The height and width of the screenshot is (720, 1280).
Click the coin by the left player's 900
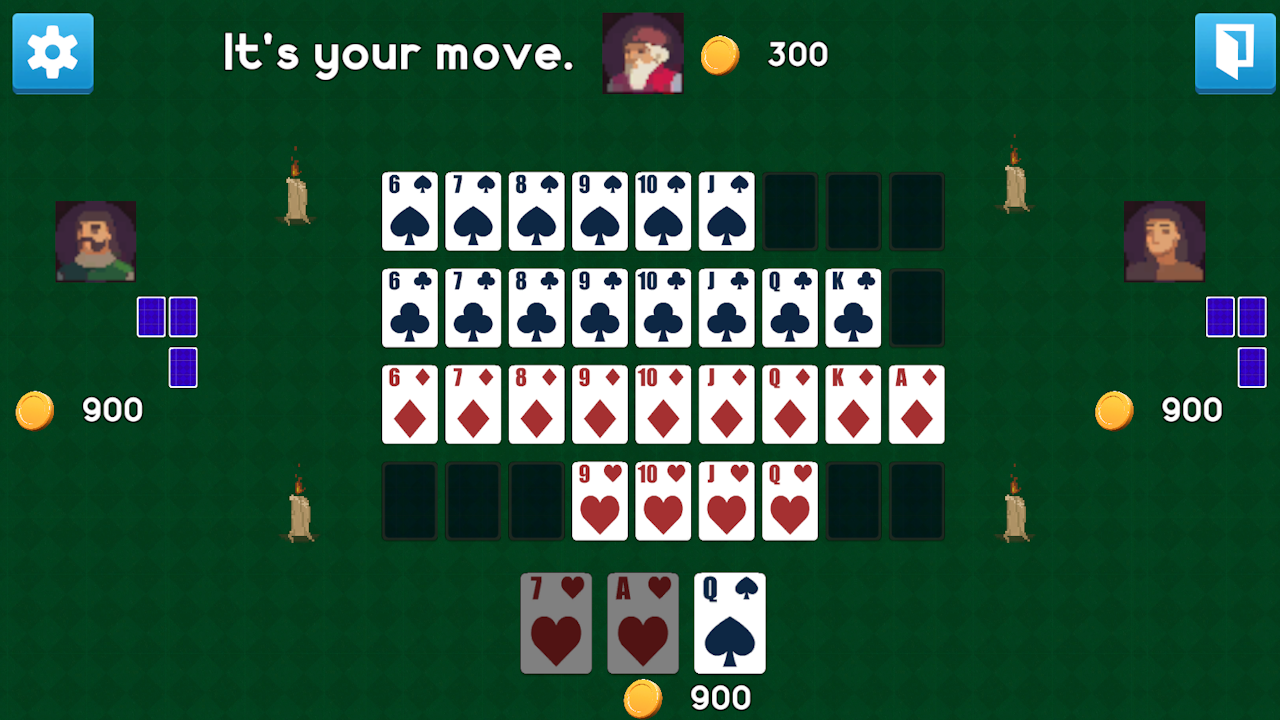point(34,409)
